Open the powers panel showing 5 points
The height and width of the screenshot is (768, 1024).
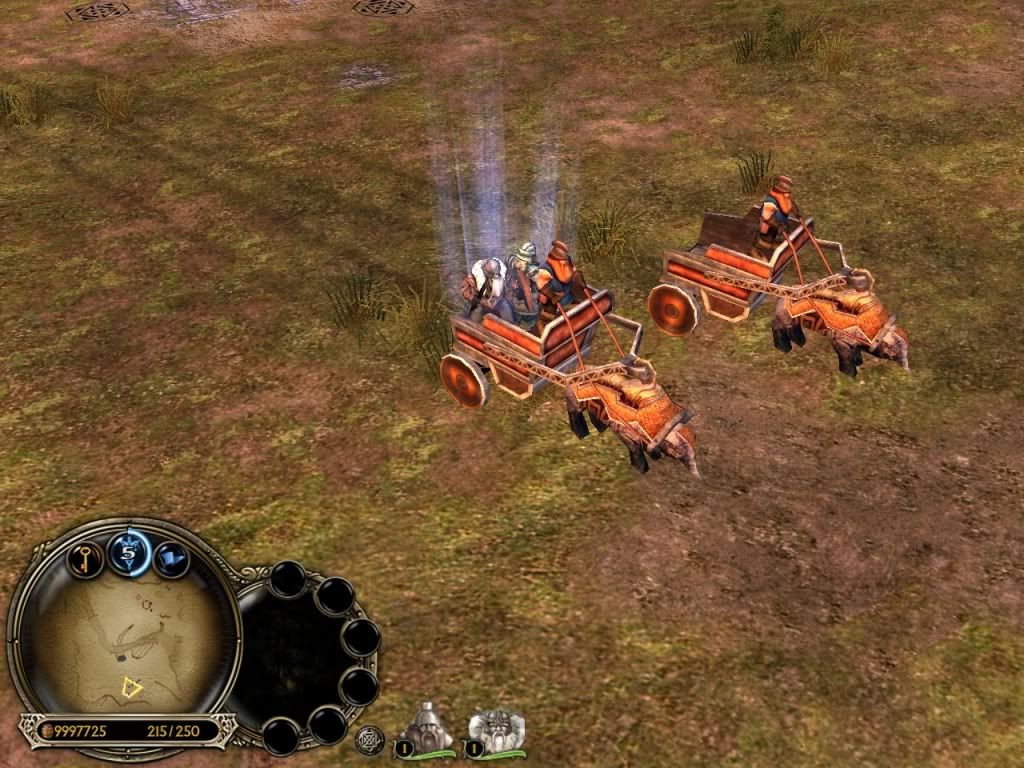129,553
